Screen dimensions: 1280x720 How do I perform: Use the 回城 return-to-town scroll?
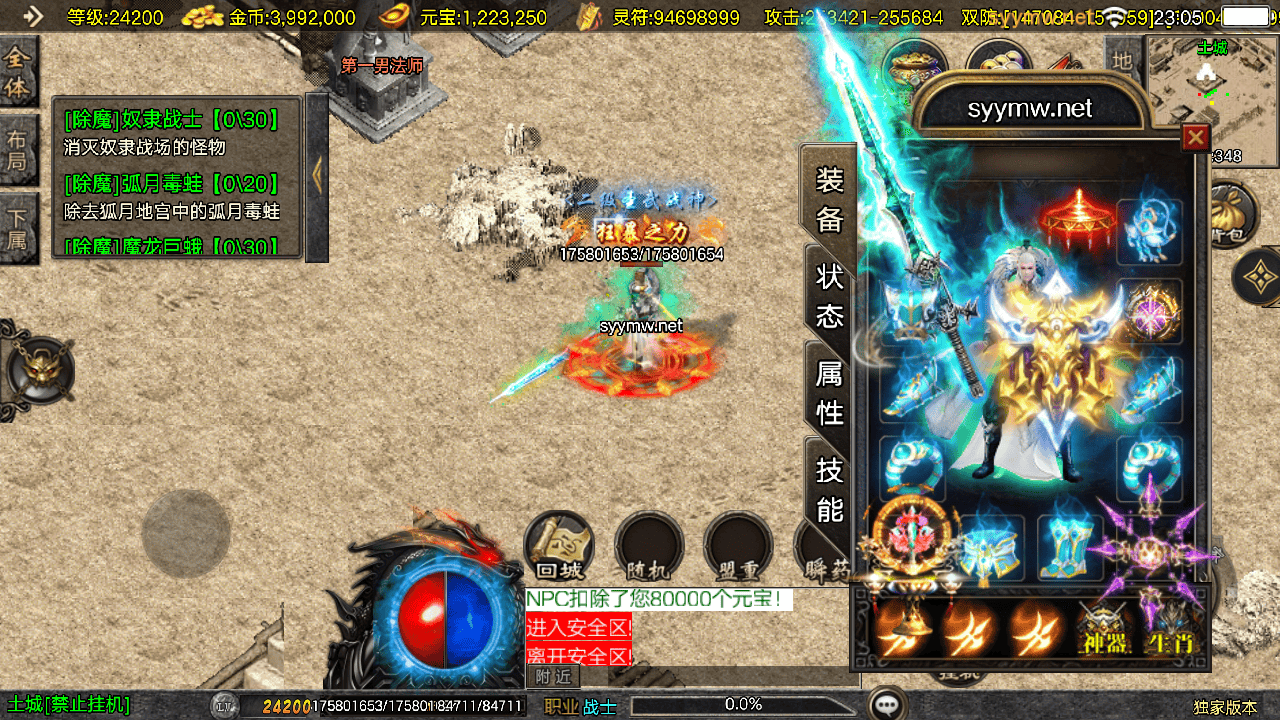(559, 547)
